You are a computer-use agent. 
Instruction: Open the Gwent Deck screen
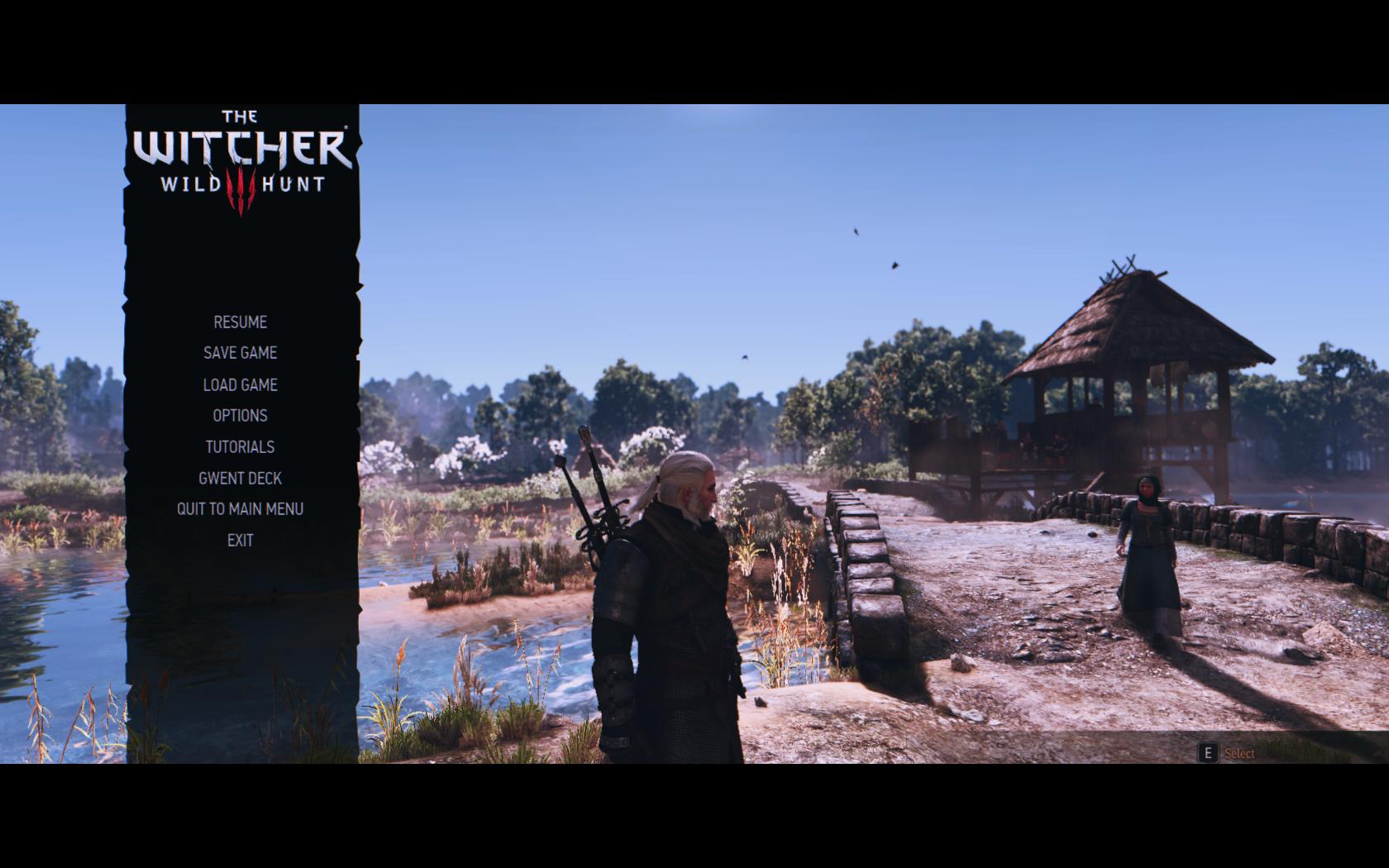(x=240, y=479)
